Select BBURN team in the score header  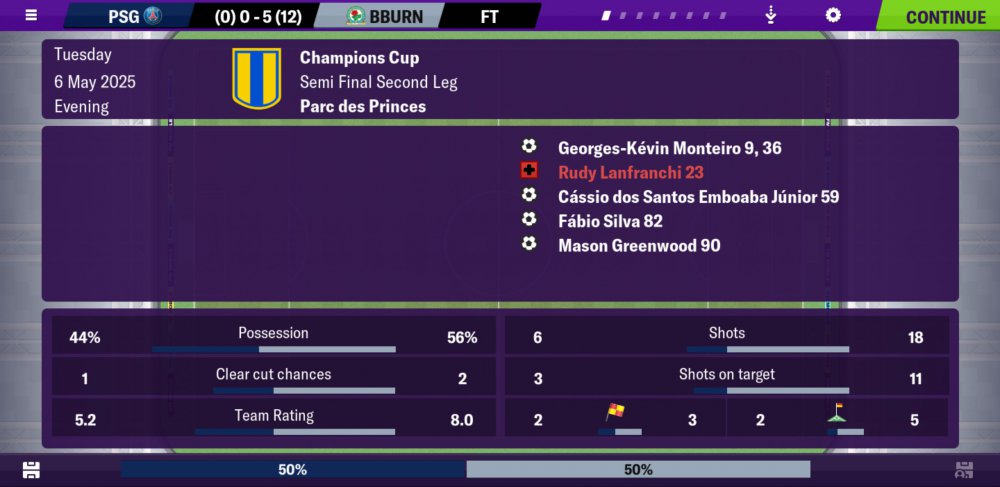click(x=384, y=16)
